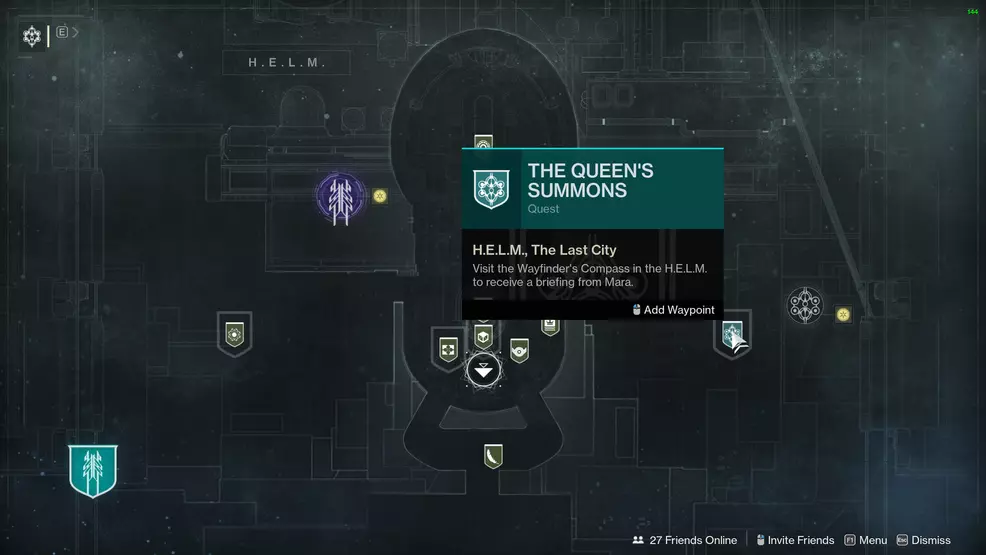Screen dimensions: 986x555
Task: Add Waypoint for The Queen's Summons quest
Action: [673, 310]
